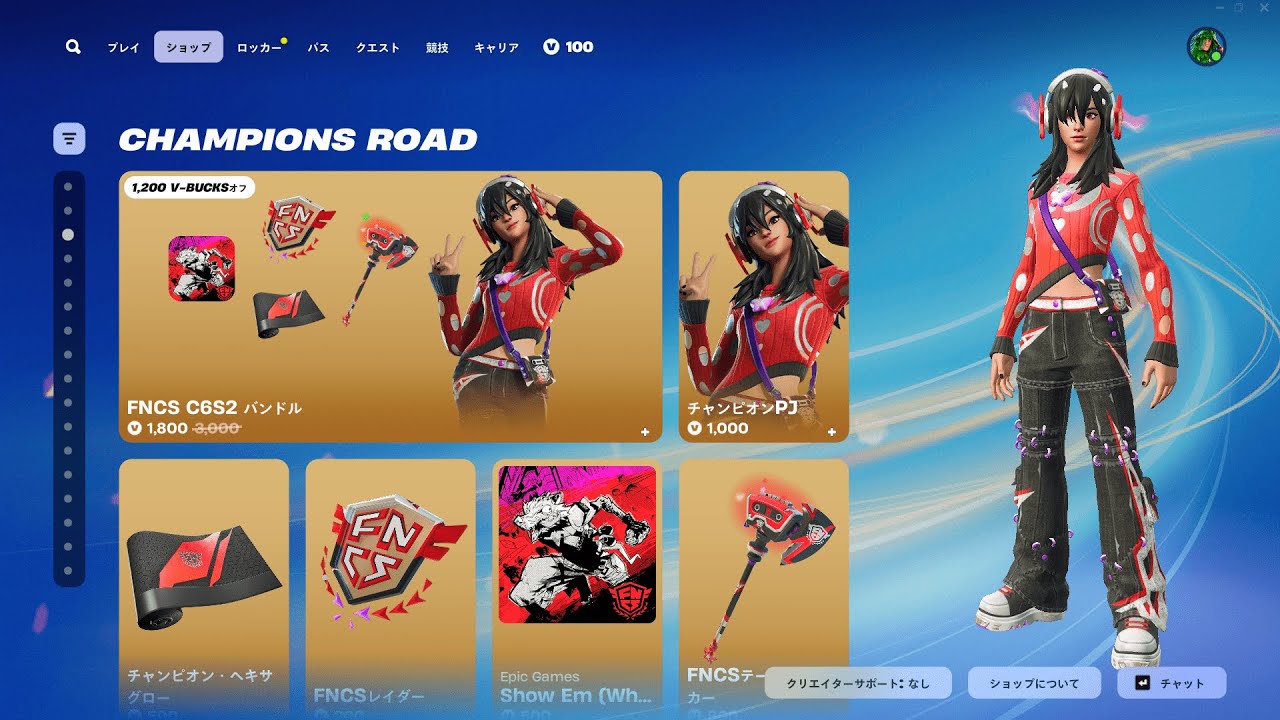Go to the パス tab
Viewport: 1280px width, 720px height.
pos(318,47)
